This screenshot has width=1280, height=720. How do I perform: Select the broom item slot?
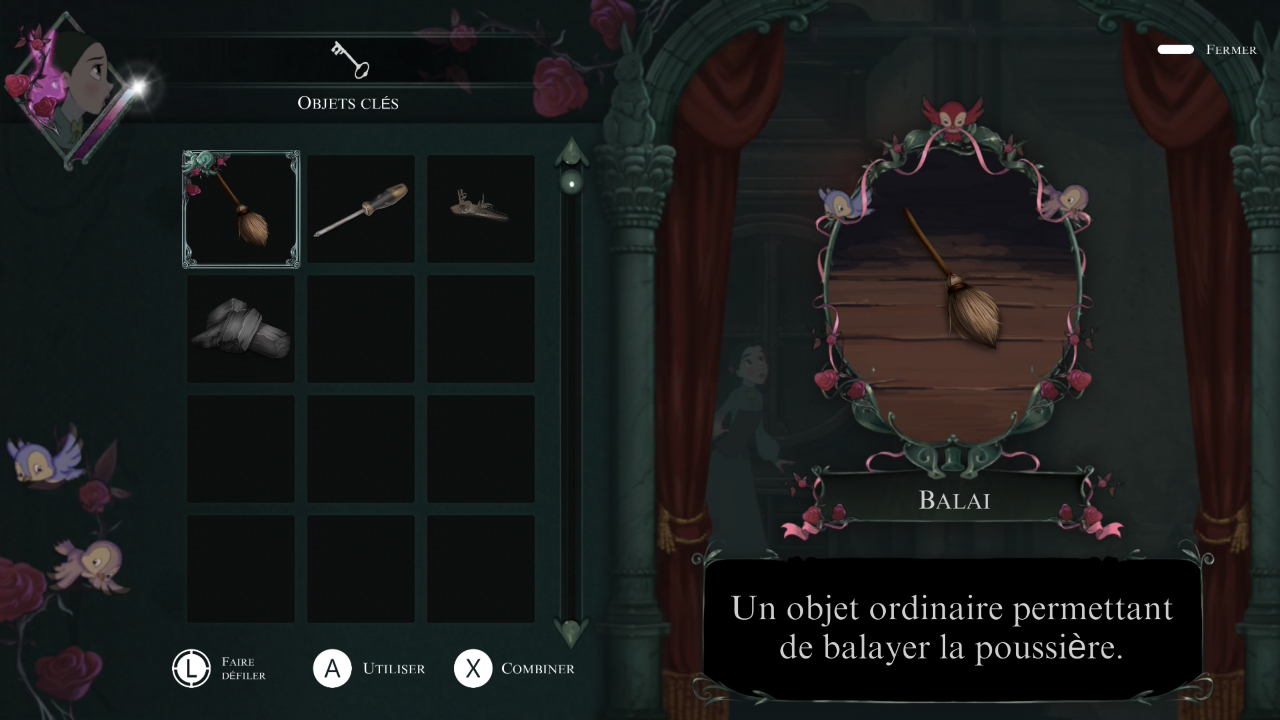pos(241,209)
